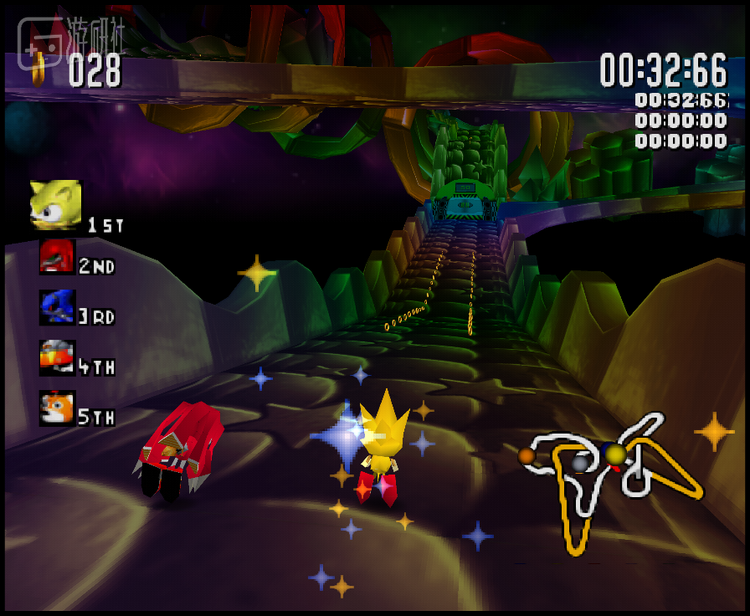
Task: Click the gold ring counter icon
Action: click(40, 68)
